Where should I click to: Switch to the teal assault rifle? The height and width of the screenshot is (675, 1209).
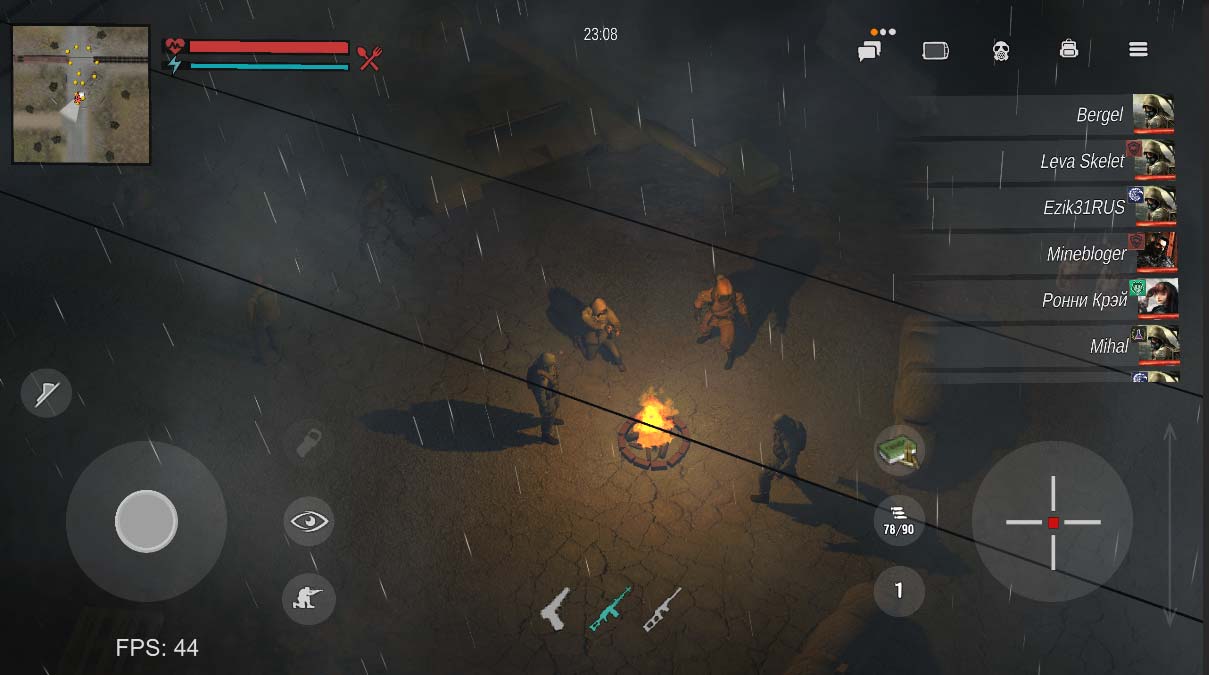click(x=609, y=607)
